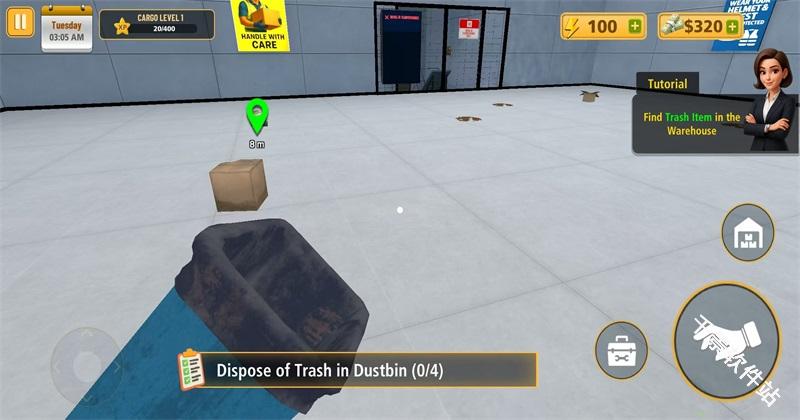Open the Cargo Level 1 progress panel
This screenshot has width=800, height=420.
click(157, 24)
